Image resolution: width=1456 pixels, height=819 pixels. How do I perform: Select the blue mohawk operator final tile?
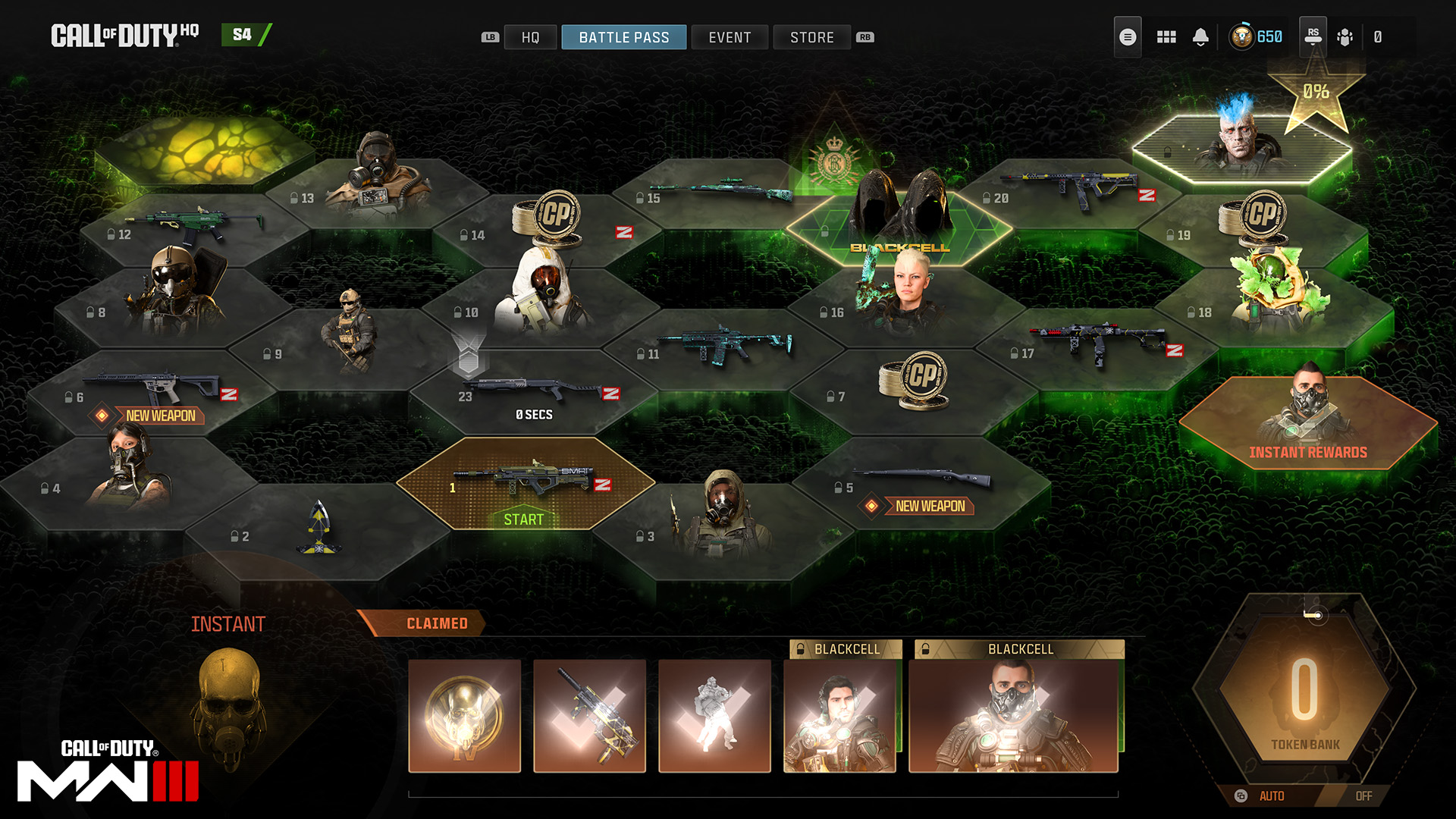coord(1241,148)
